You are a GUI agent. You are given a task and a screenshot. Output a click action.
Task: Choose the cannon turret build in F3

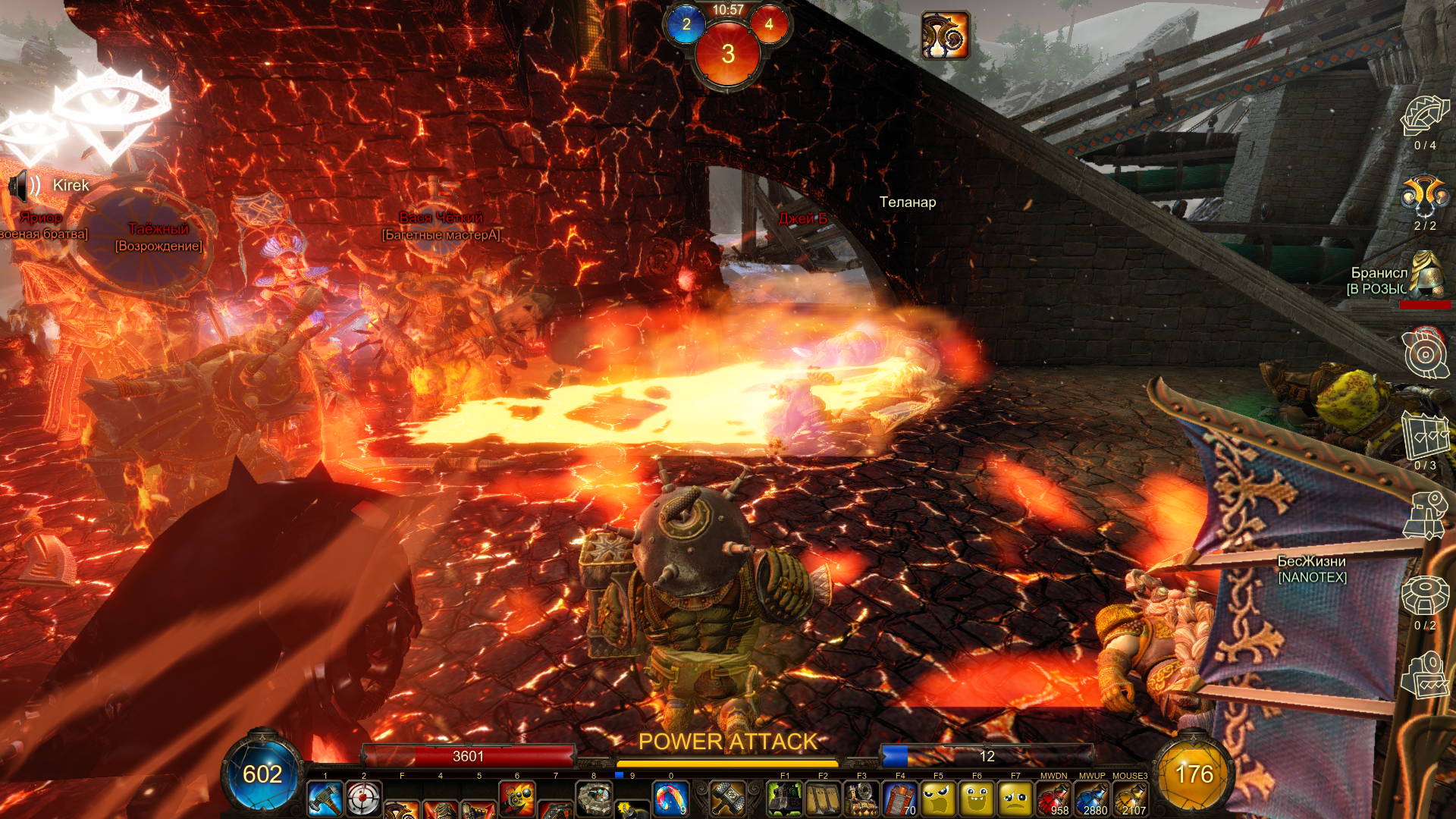coord(861,799)
